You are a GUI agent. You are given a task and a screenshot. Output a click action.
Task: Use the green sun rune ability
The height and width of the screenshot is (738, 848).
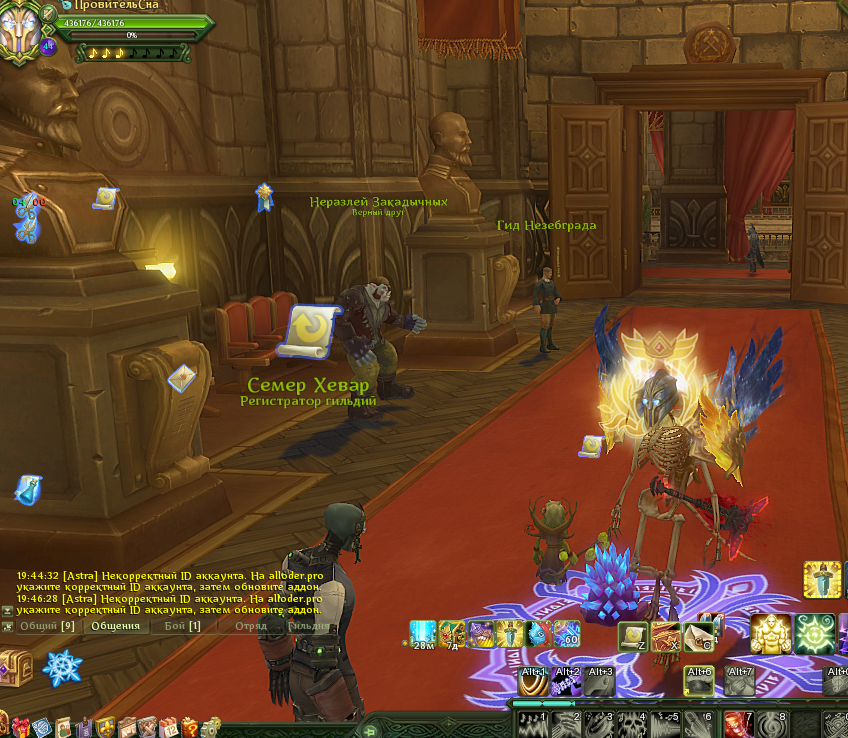point(815,634)
